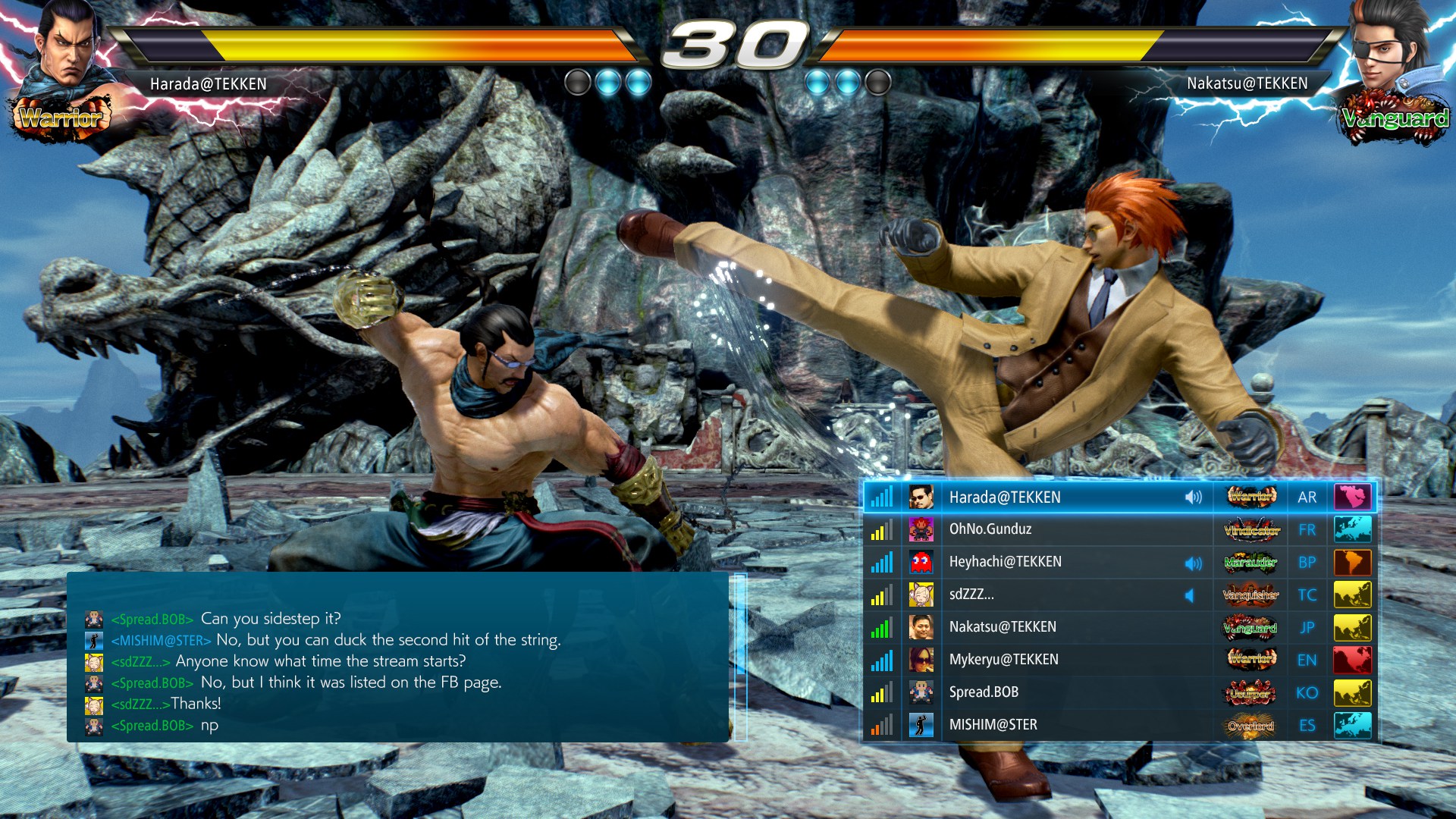Select Harada@TEKKEN in the player list
Image resolution: width=1456 pixels, height=819 pixels.
click(1005, 497)
